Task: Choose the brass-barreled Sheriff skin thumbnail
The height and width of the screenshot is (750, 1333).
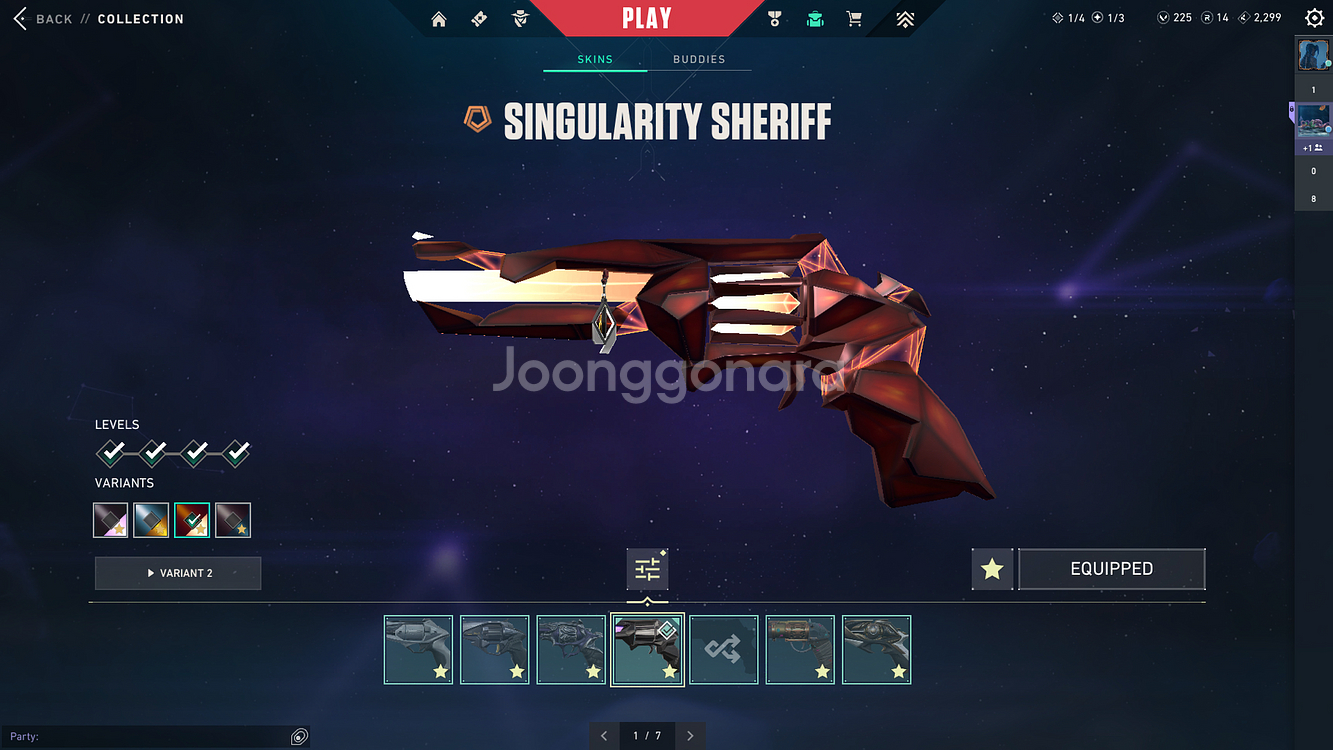Action: 800,650
